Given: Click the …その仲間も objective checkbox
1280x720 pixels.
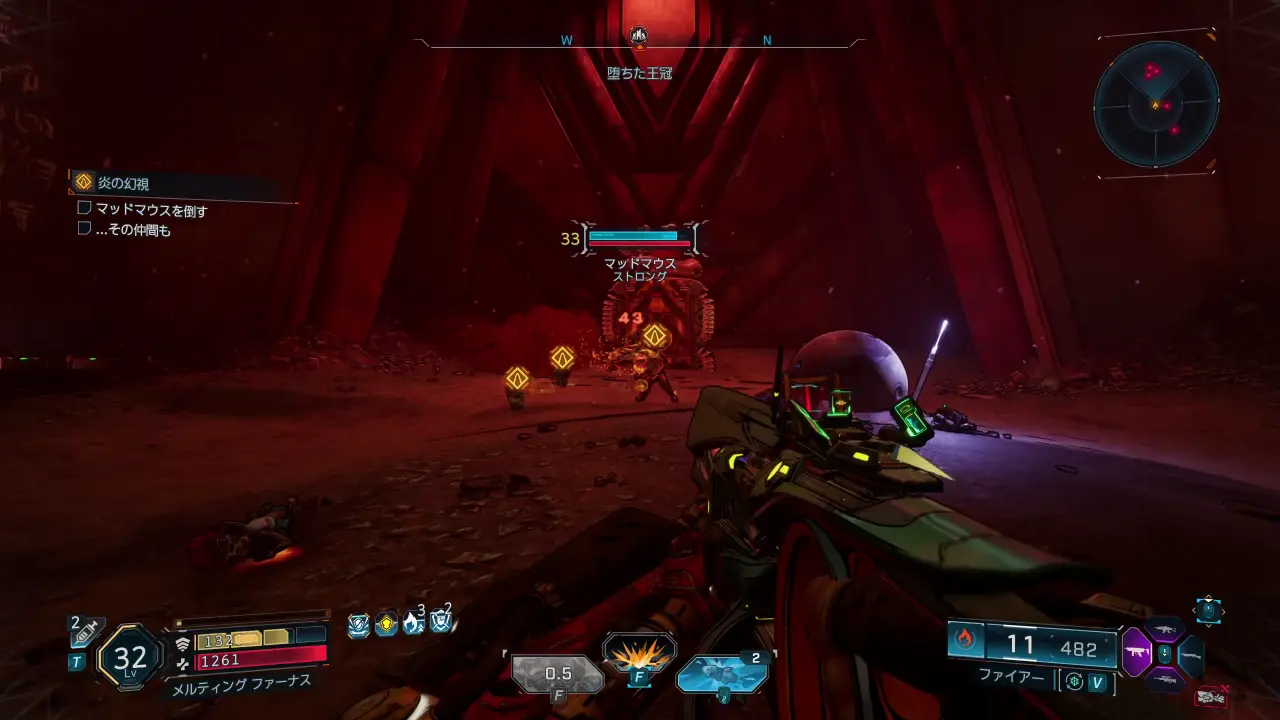Looking at the screenshot, I should point(85,229).
